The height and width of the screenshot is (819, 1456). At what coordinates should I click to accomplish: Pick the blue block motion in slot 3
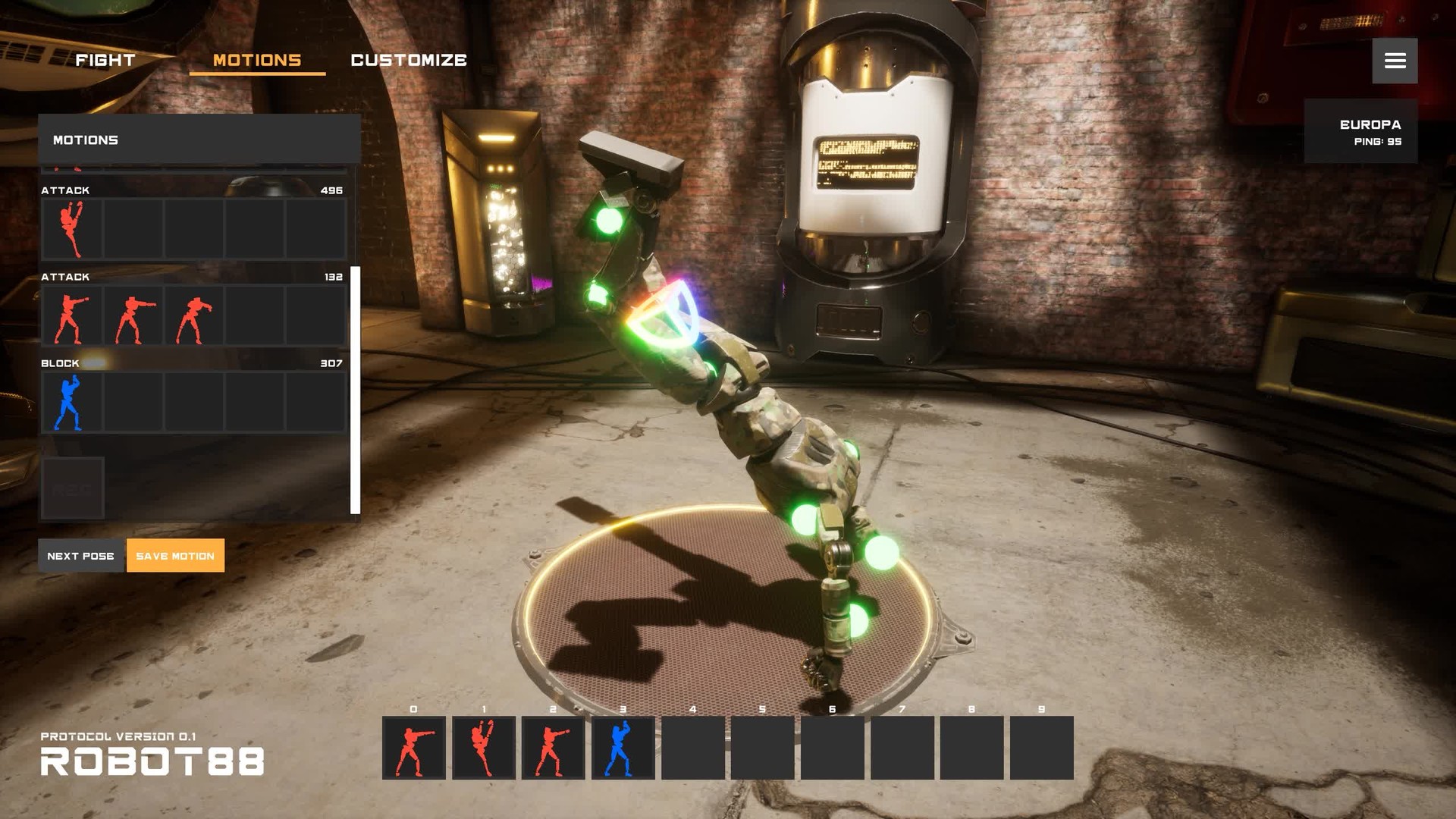[x=623, y=748]
